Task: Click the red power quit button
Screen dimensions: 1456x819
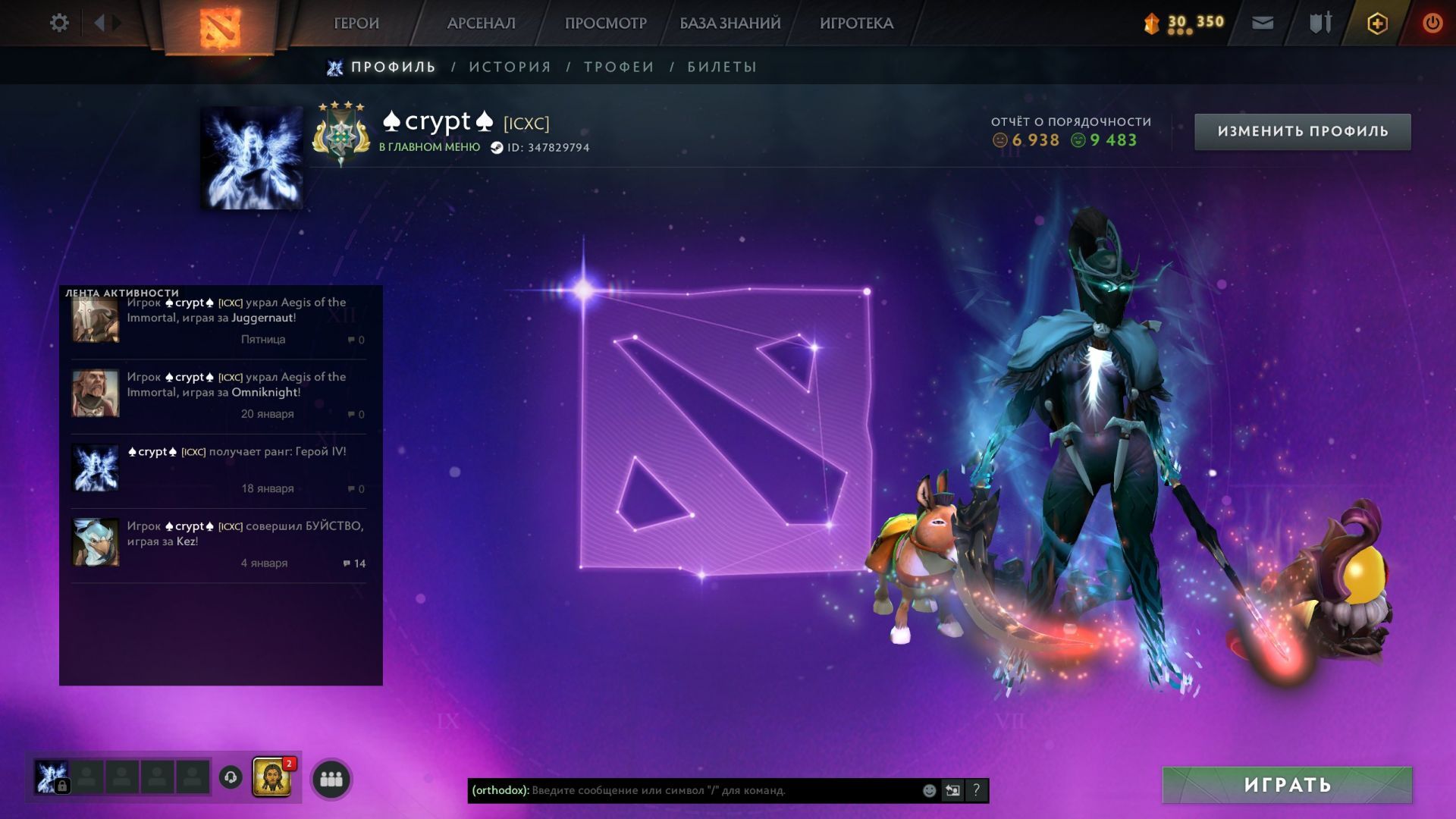Action: pos(1432,24)
